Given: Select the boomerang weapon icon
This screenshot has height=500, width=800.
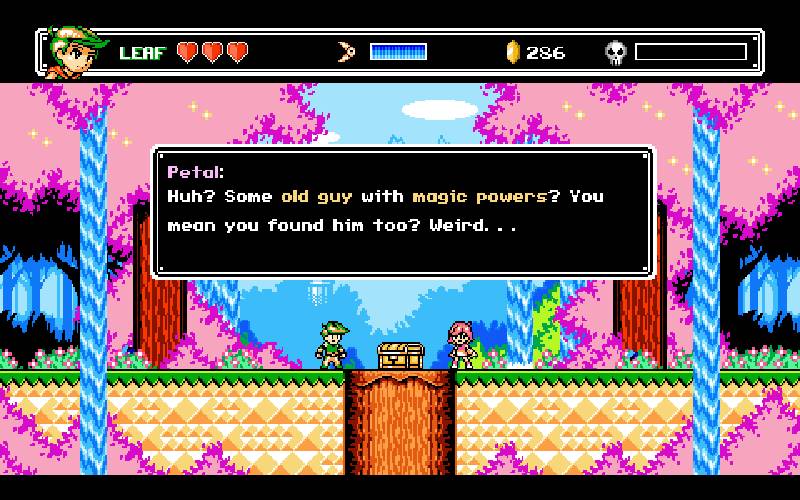Looking at the screenshot, I should (347, 52).
